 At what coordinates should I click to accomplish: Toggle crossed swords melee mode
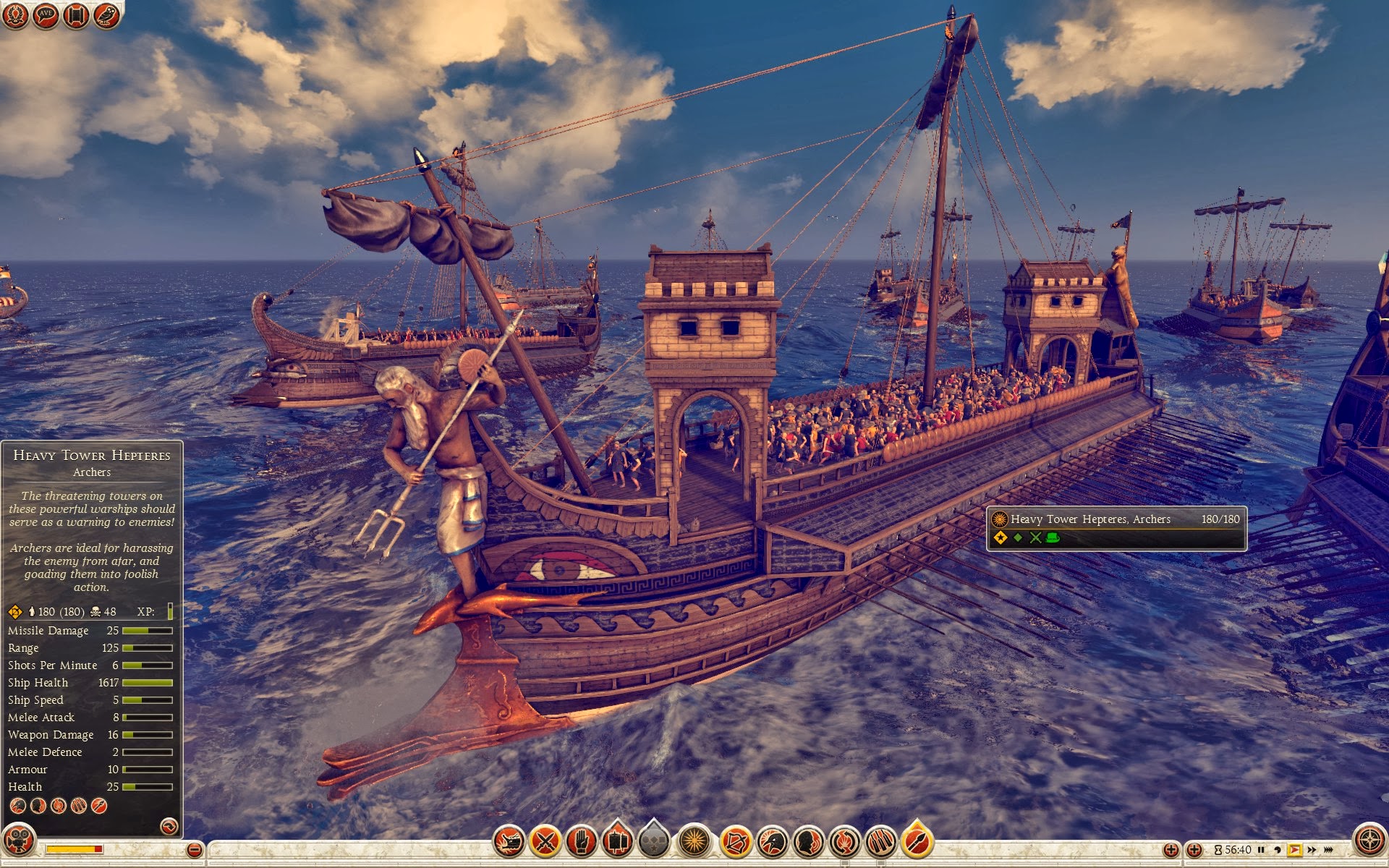(545, 841)
